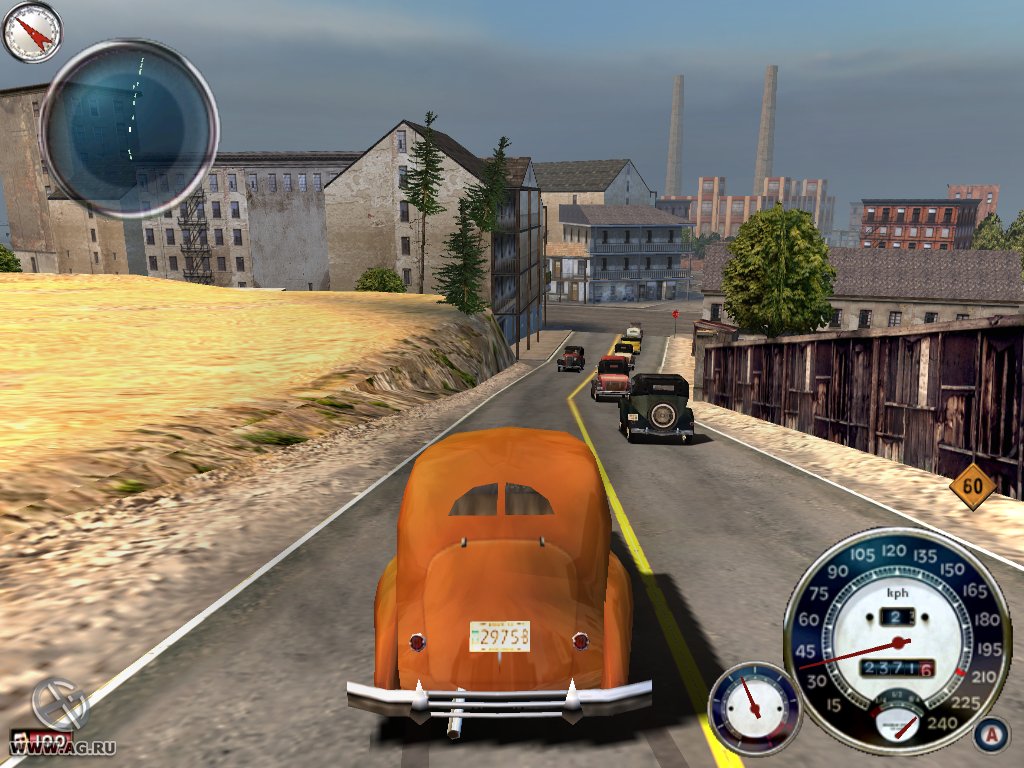Select the automatic transmission 'A' badge
The height and width of the screenshot is (768, 1024).
pyautogui.click(x=989, y=735)
